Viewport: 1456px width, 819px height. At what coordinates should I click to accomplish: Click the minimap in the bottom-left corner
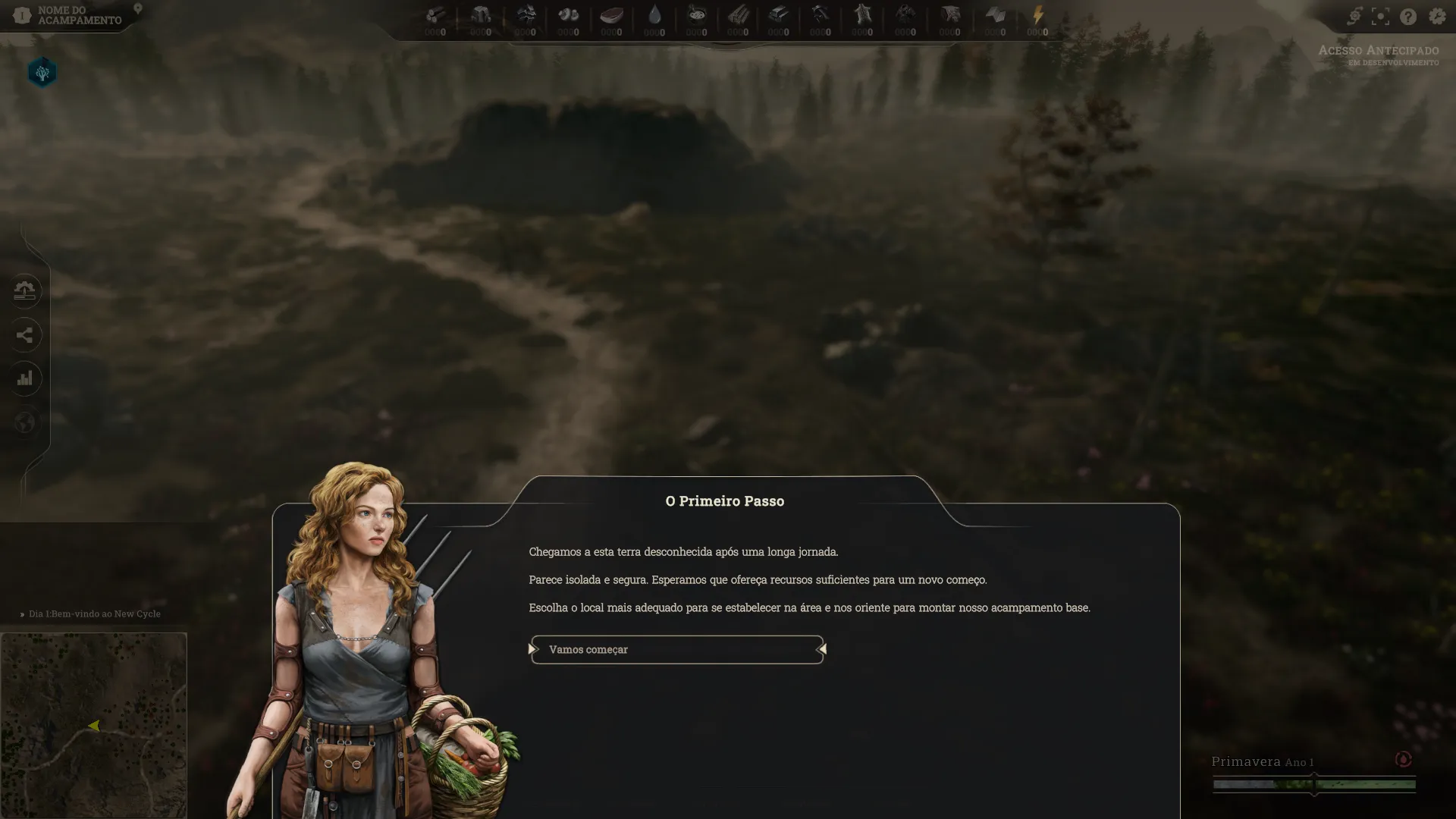tap(93, 725)
